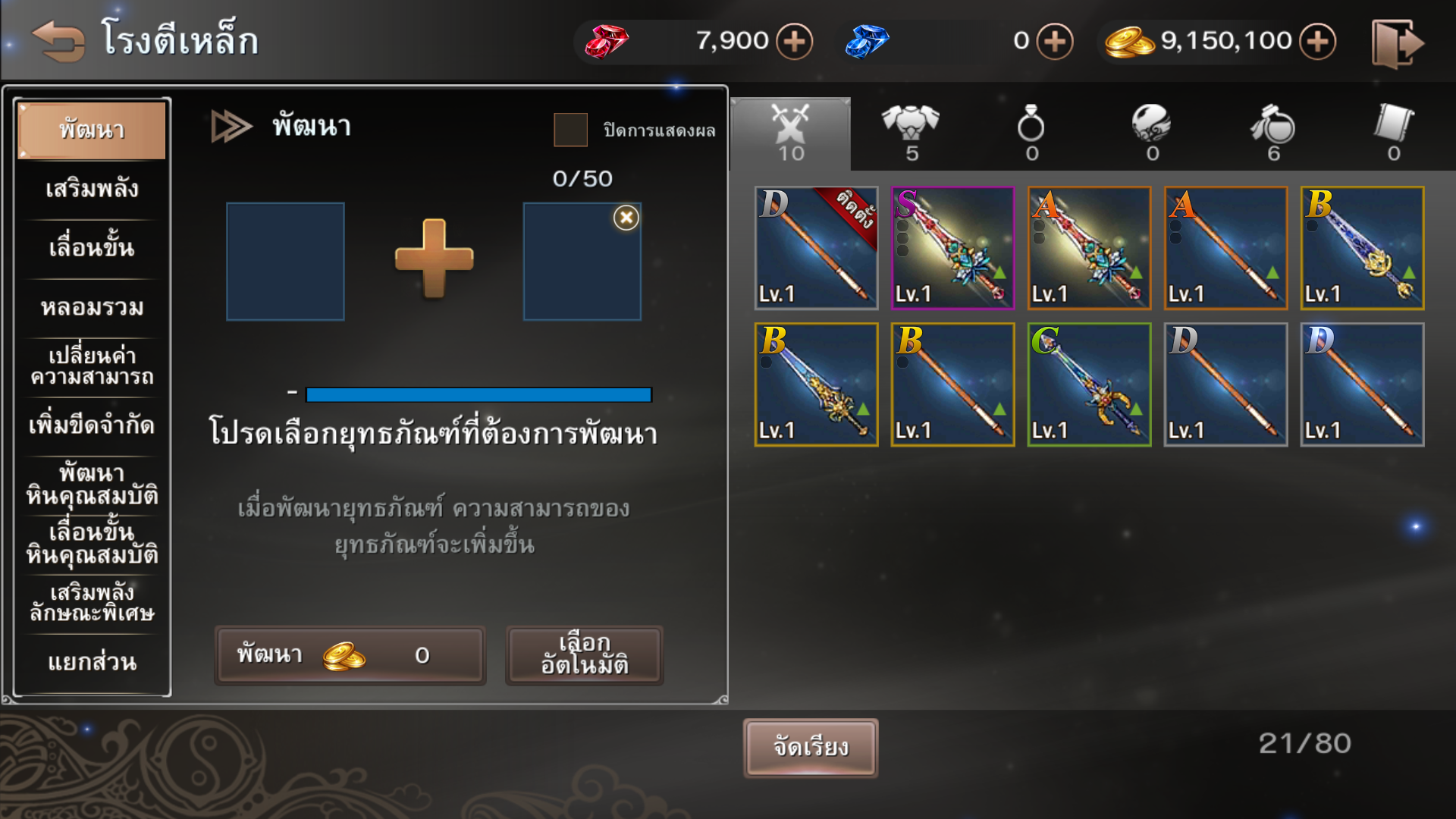The image size is (1456, 819).
Task: Pick the green C-rank sword
Action: coord(1089,384)
